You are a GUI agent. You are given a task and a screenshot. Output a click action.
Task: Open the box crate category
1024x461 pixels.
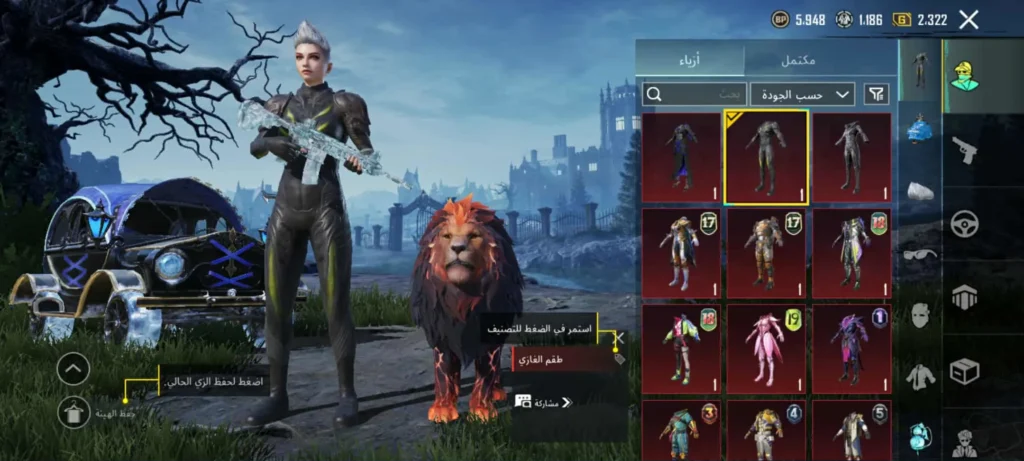pos(965,371)
